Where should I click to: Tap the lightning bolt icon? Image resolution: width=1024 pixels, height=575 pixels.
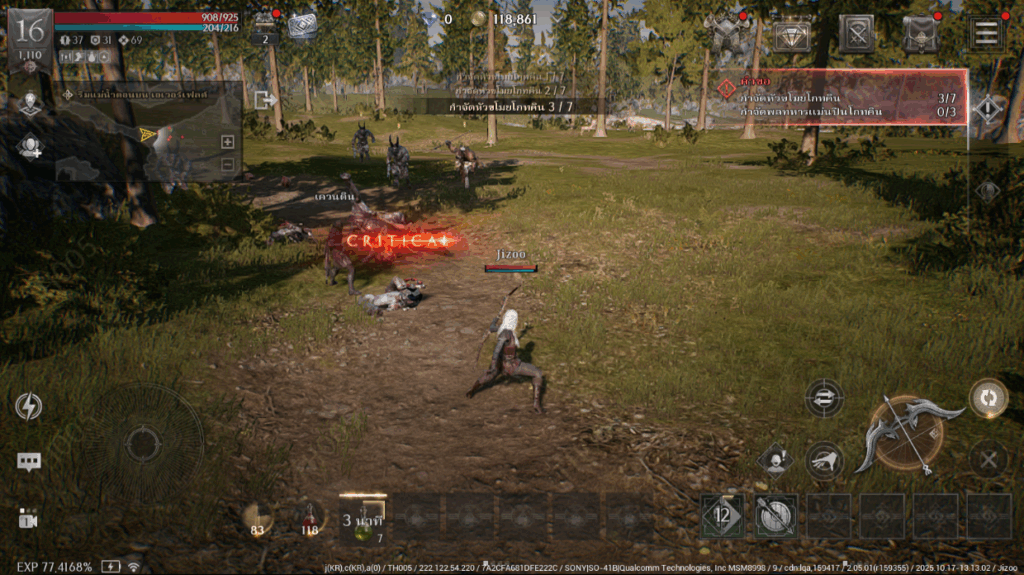[x=29, y=406]
